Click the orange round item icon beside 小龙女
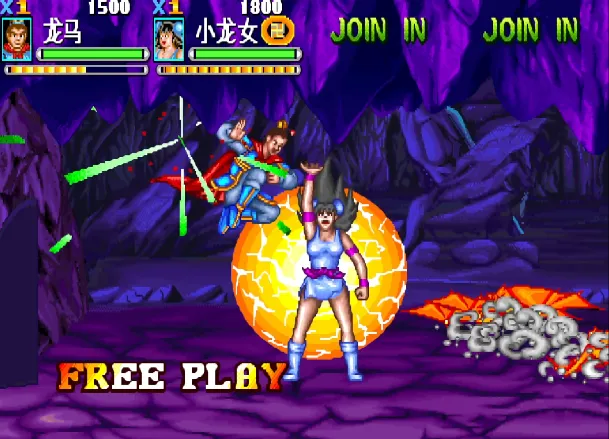 click(276, 31)
